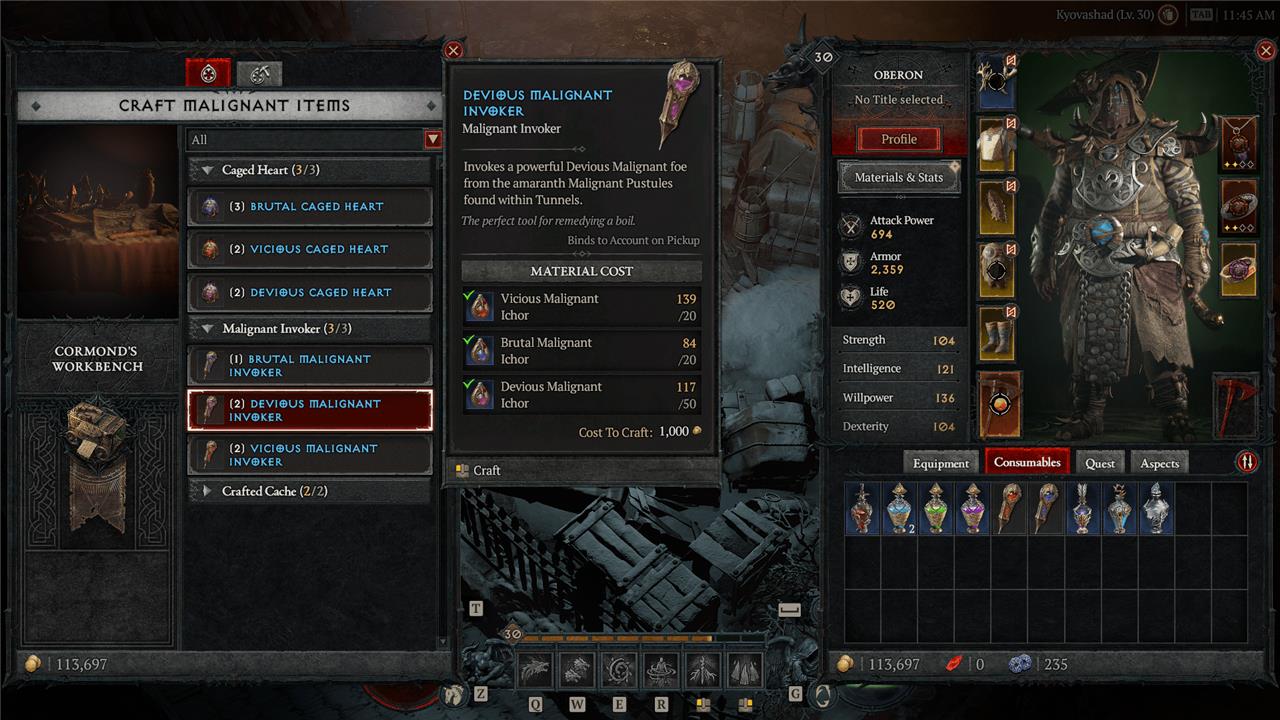Close the character inventory panel
1280x720 pixels.
pos(1263,50)
